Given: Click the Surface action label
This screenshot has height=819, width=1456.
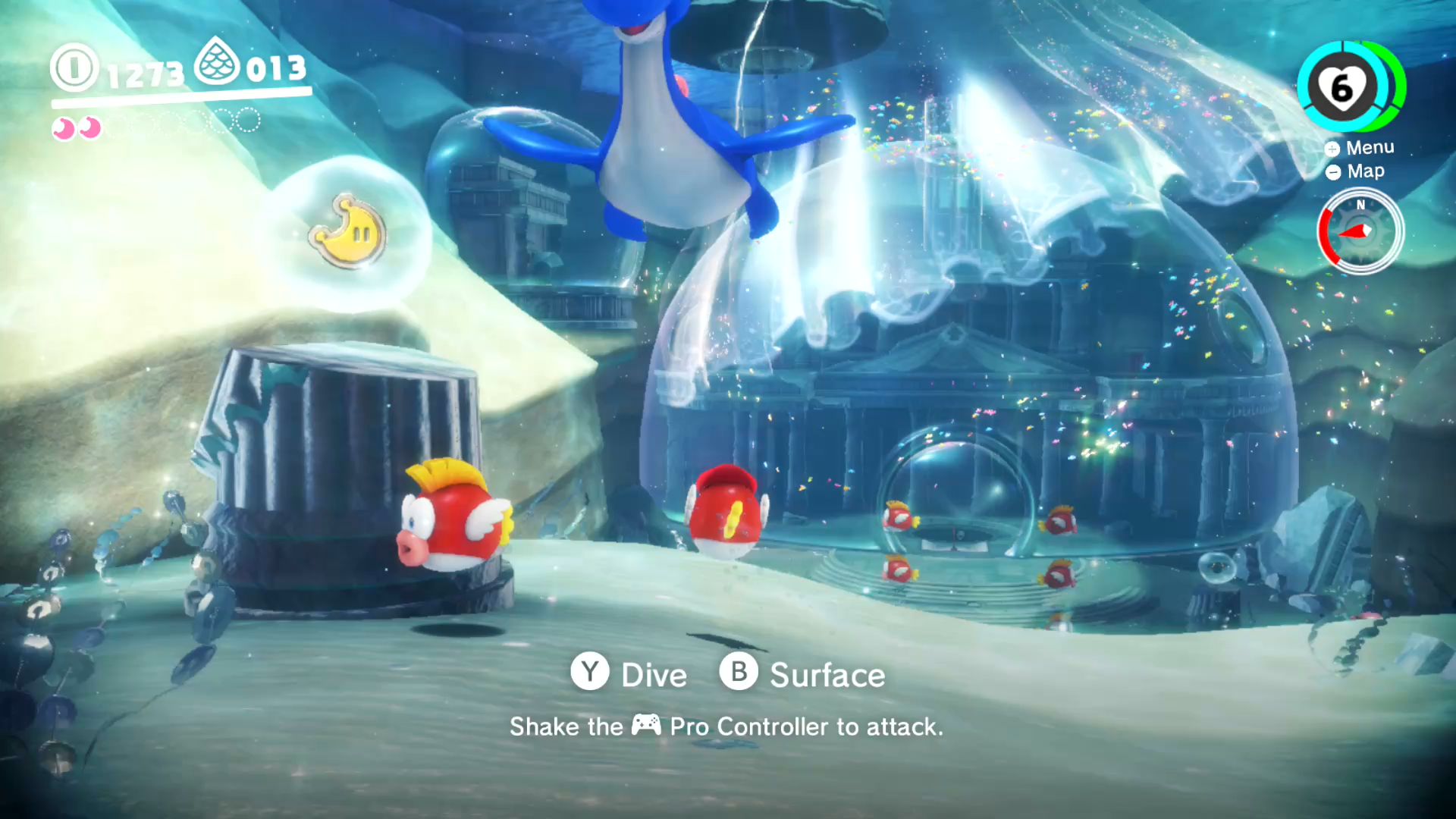Looking at the screenshot, I should point(827,675).
